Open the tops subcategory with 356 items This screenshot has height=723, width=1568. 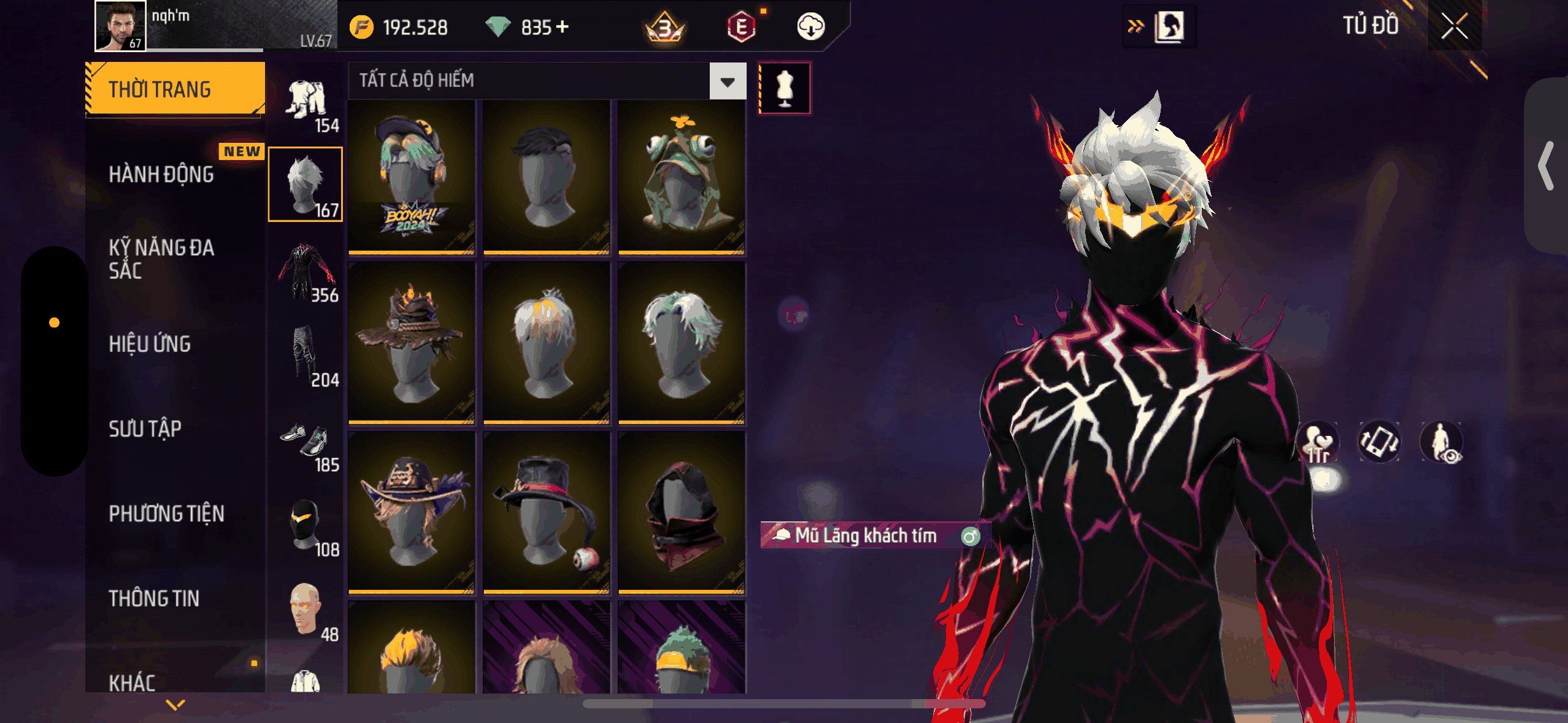coord(306,271)
